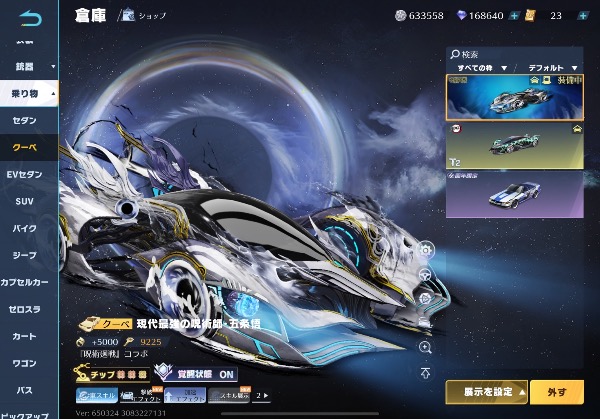600x419 pixels.
Task: Toggle the 覚醒状態 awakening state ON switch
Action: pyautogui.click(x=200, y=374)
